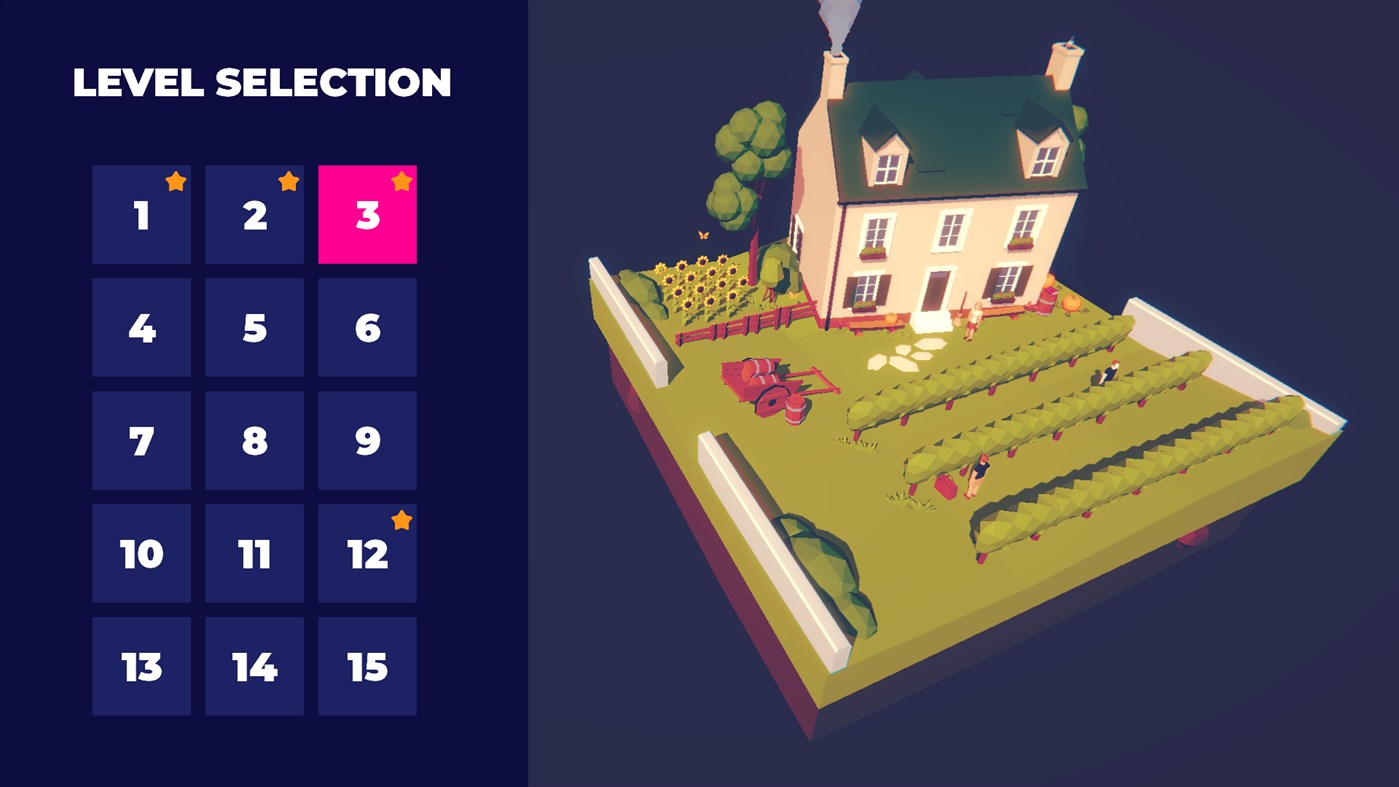Select level 12
Viewport: 1399px width, 787px height.
coord(367,552)
